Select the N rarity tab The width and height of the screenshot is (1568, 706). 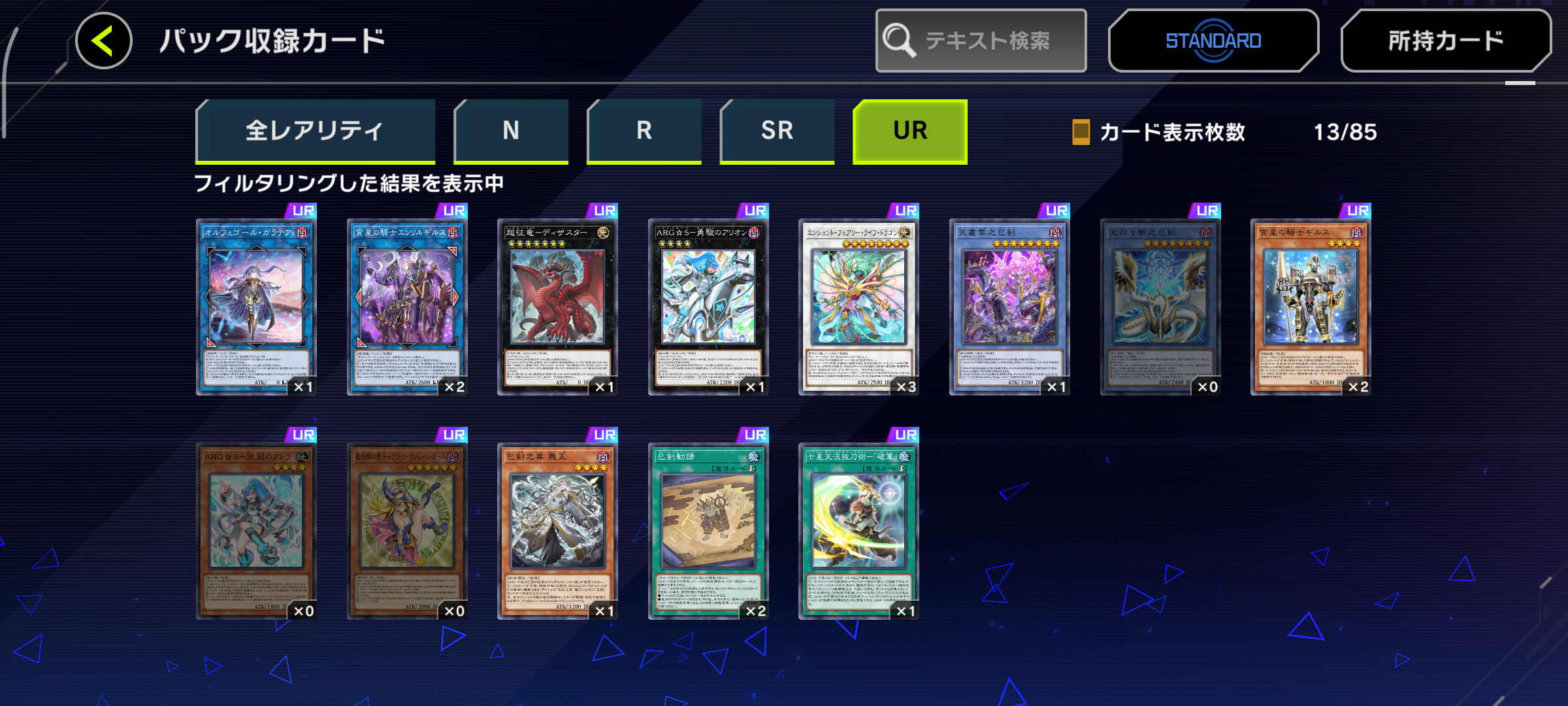(511, 131)
